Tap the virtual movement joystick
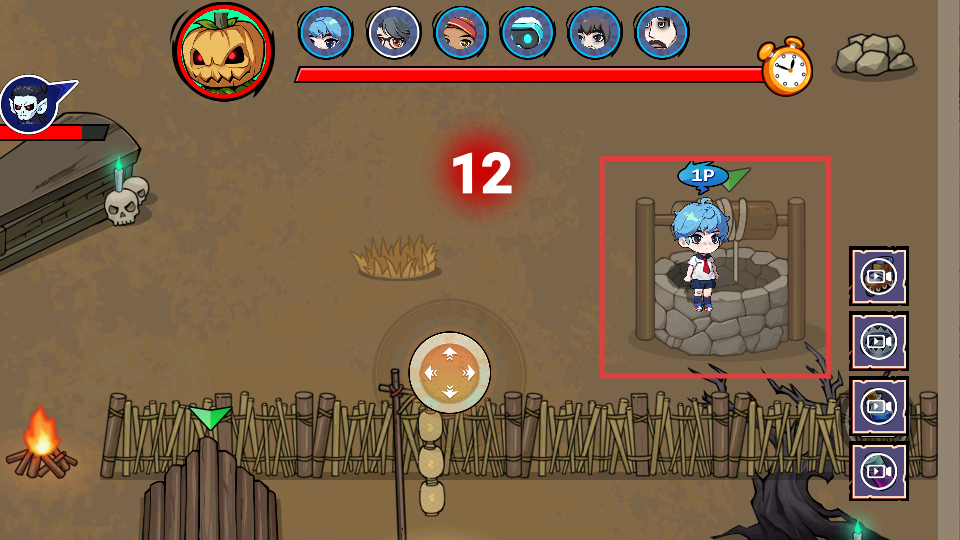Screen dimensions: 960x540 pyautogui.click(x=450, y=371)
